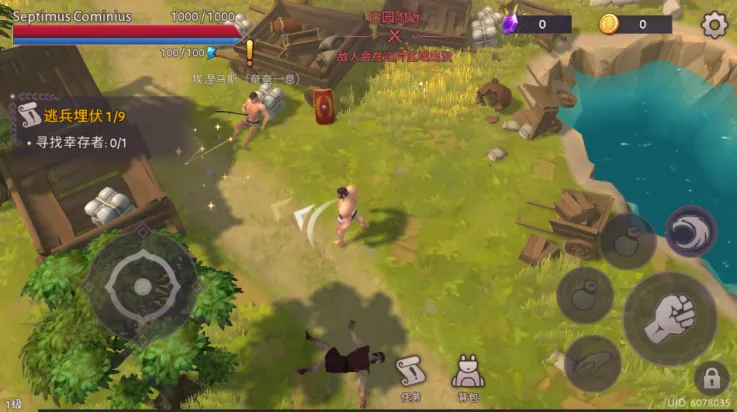This screenshot has width=737, height=412.
Task: Open the settings gear menu
Action: coord(714,25)
